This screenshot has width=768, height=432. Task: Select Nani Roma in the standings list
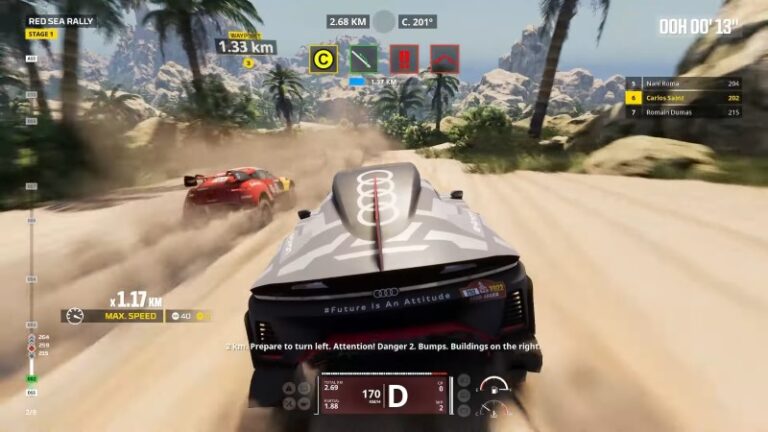669,84
